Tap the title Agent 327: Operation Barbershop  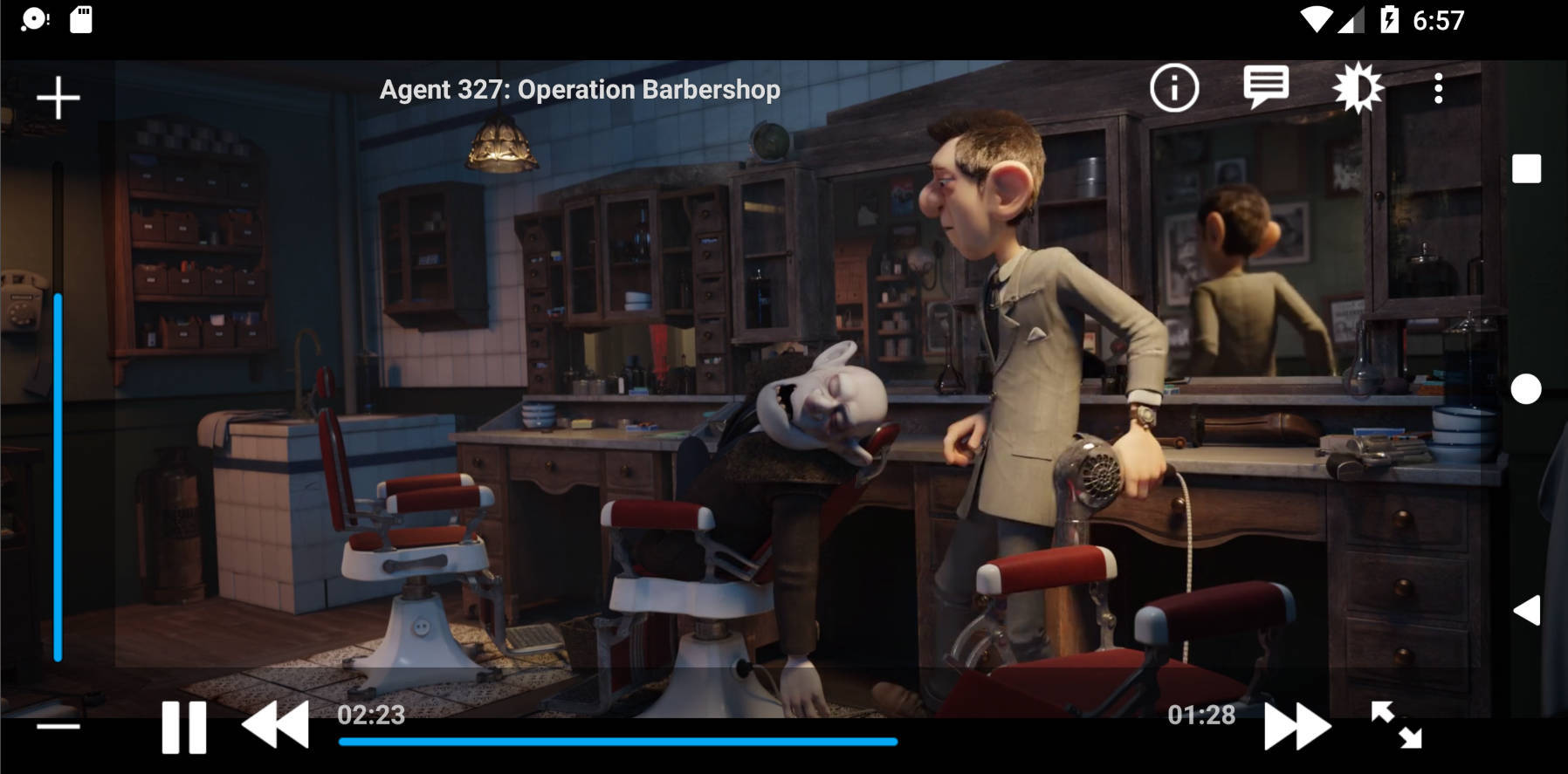pyautogui.click(x=580, y=88)
